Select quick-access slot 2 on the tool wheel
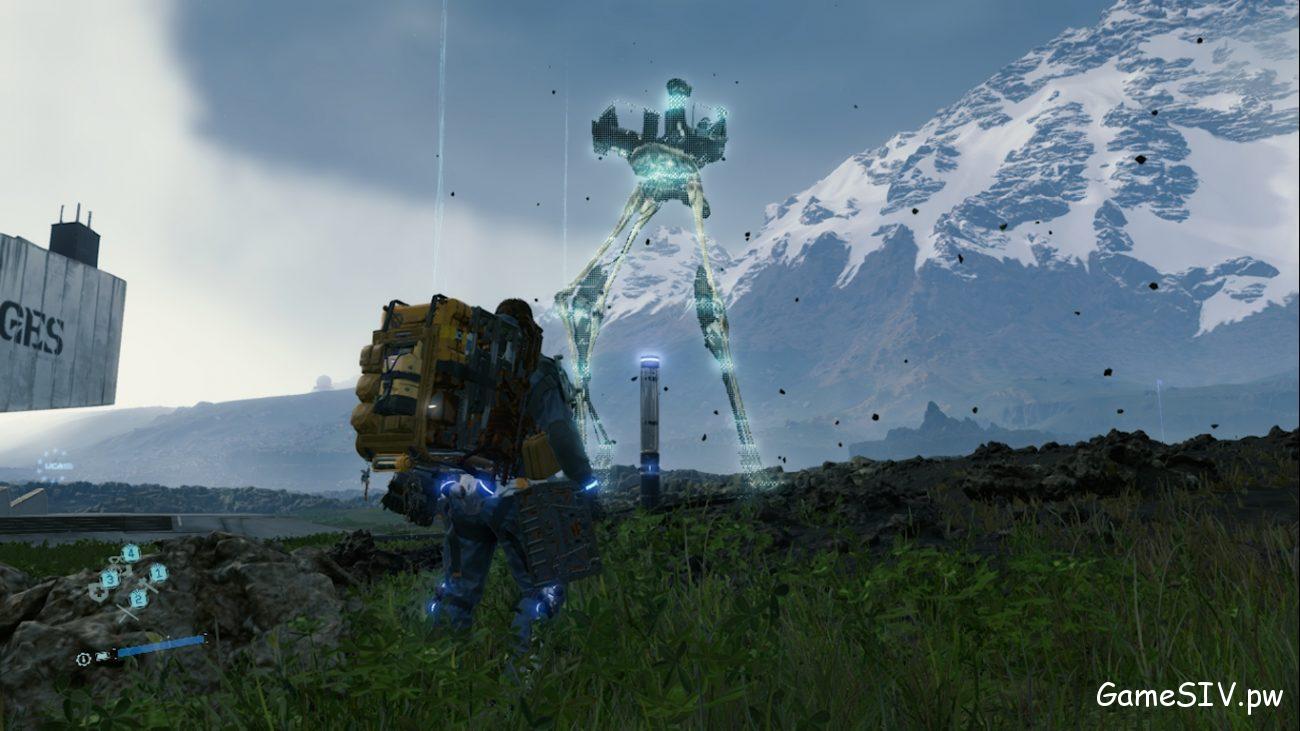The image size is (1300, 731). (138, 598)
